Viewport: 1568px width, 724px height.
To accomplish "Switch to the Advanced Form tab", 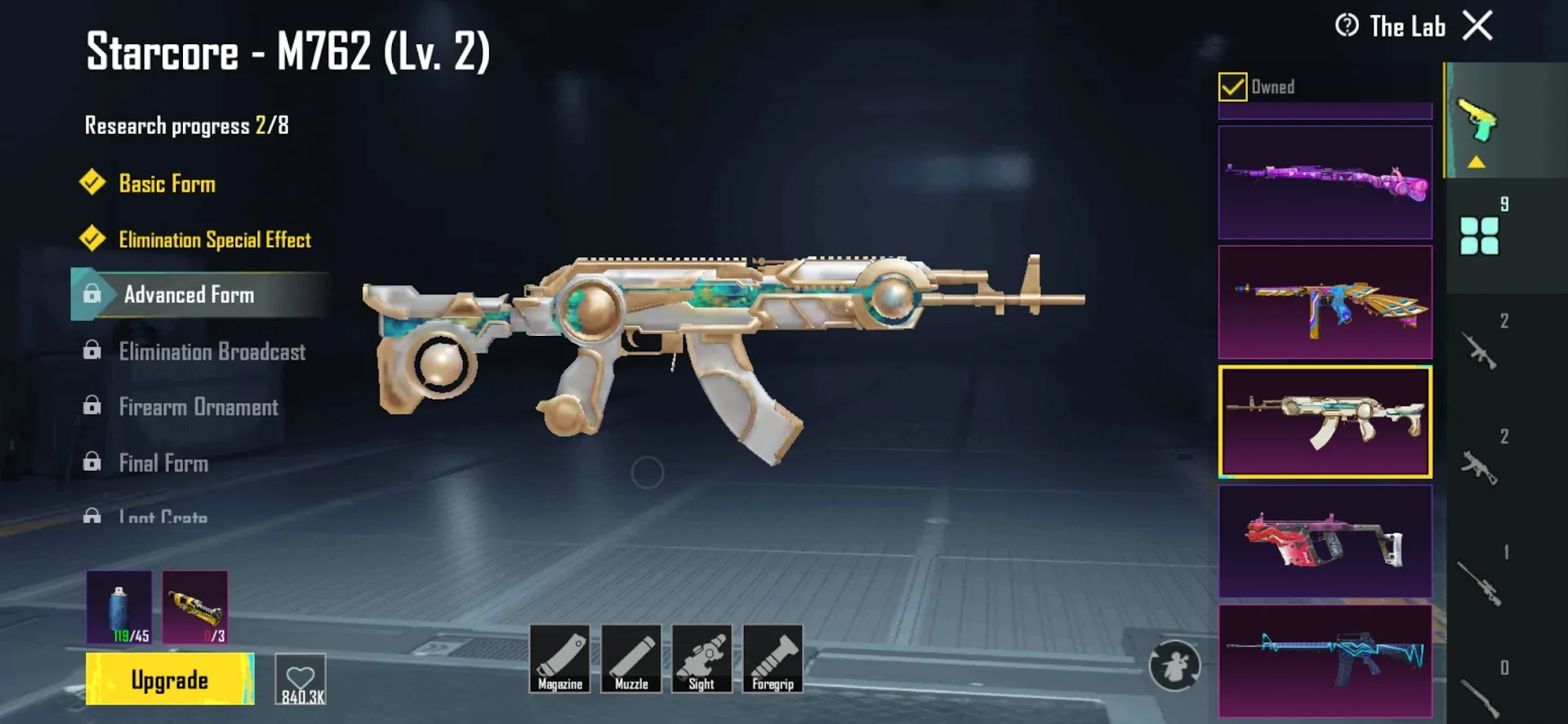I will pos(189,295).
